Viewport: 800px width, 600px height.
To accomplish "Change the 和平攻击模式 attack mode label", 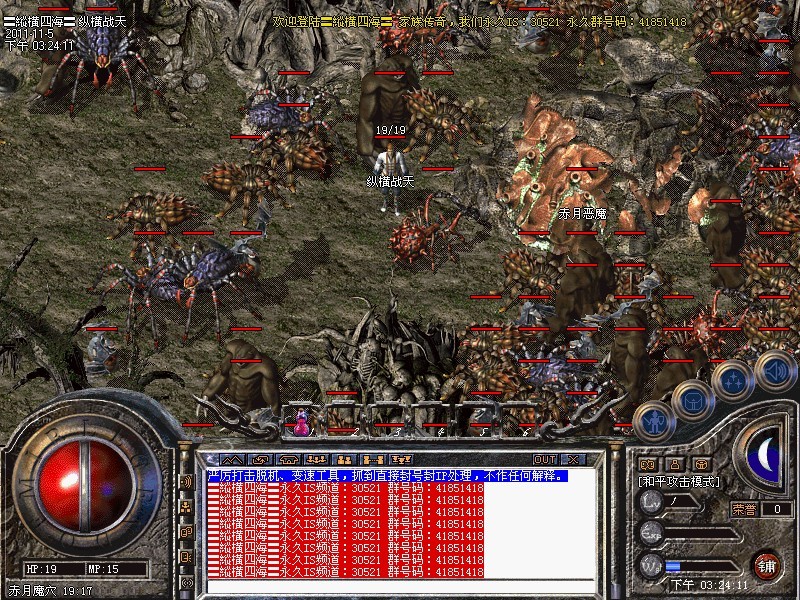I will click(680, 481).
